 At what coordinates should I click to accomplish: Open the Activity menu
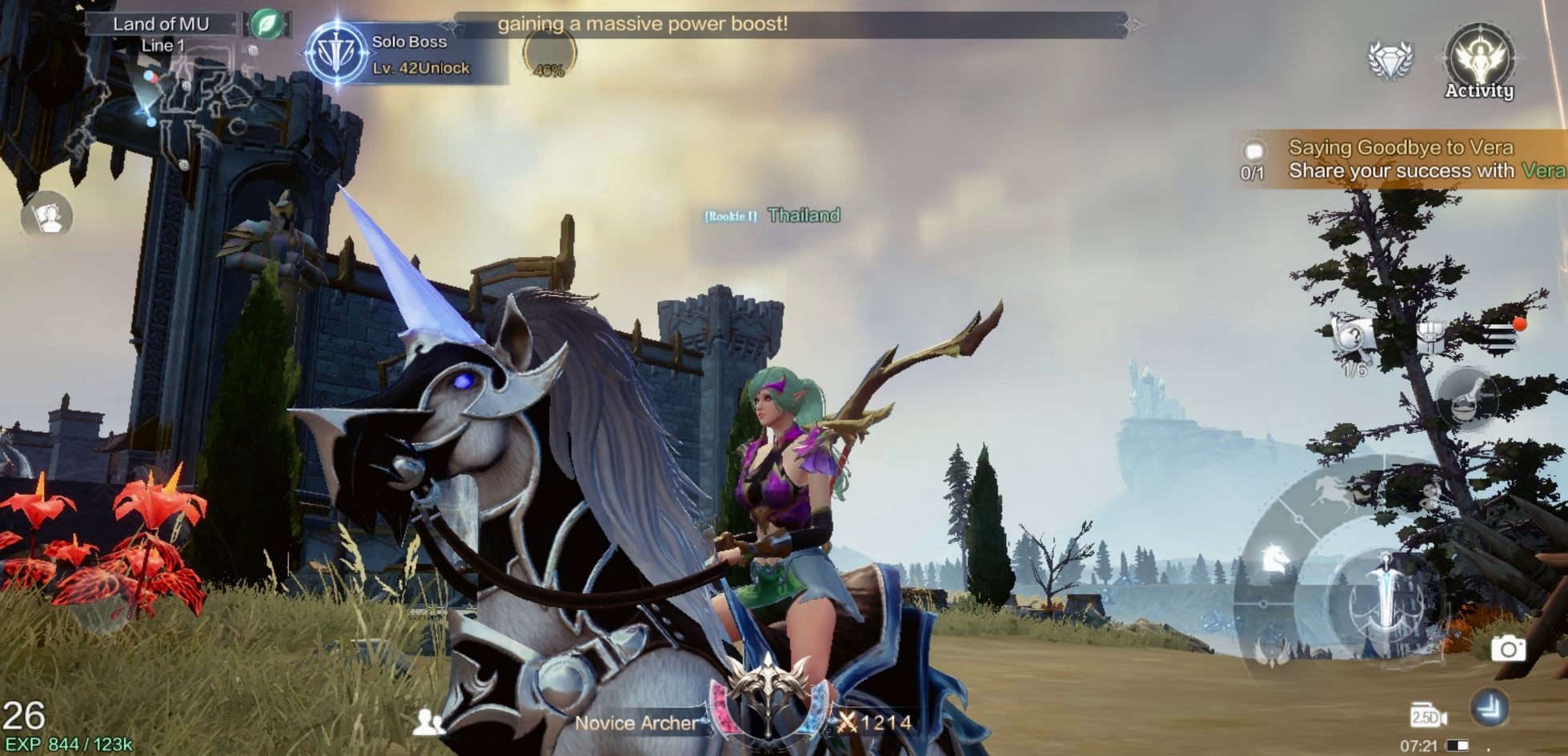[x=1478, y=62]
